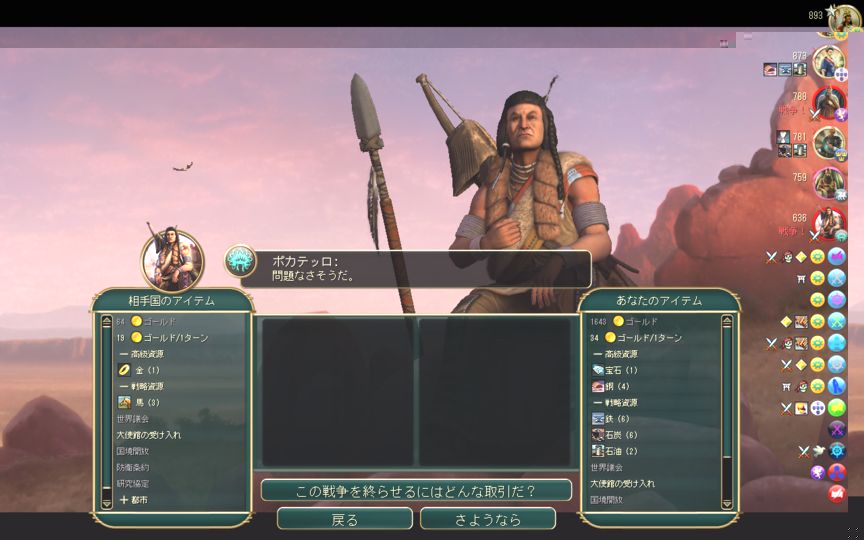
Task: Collapse the opponent's 高級資源 section
Action: [x=141, y=354]
